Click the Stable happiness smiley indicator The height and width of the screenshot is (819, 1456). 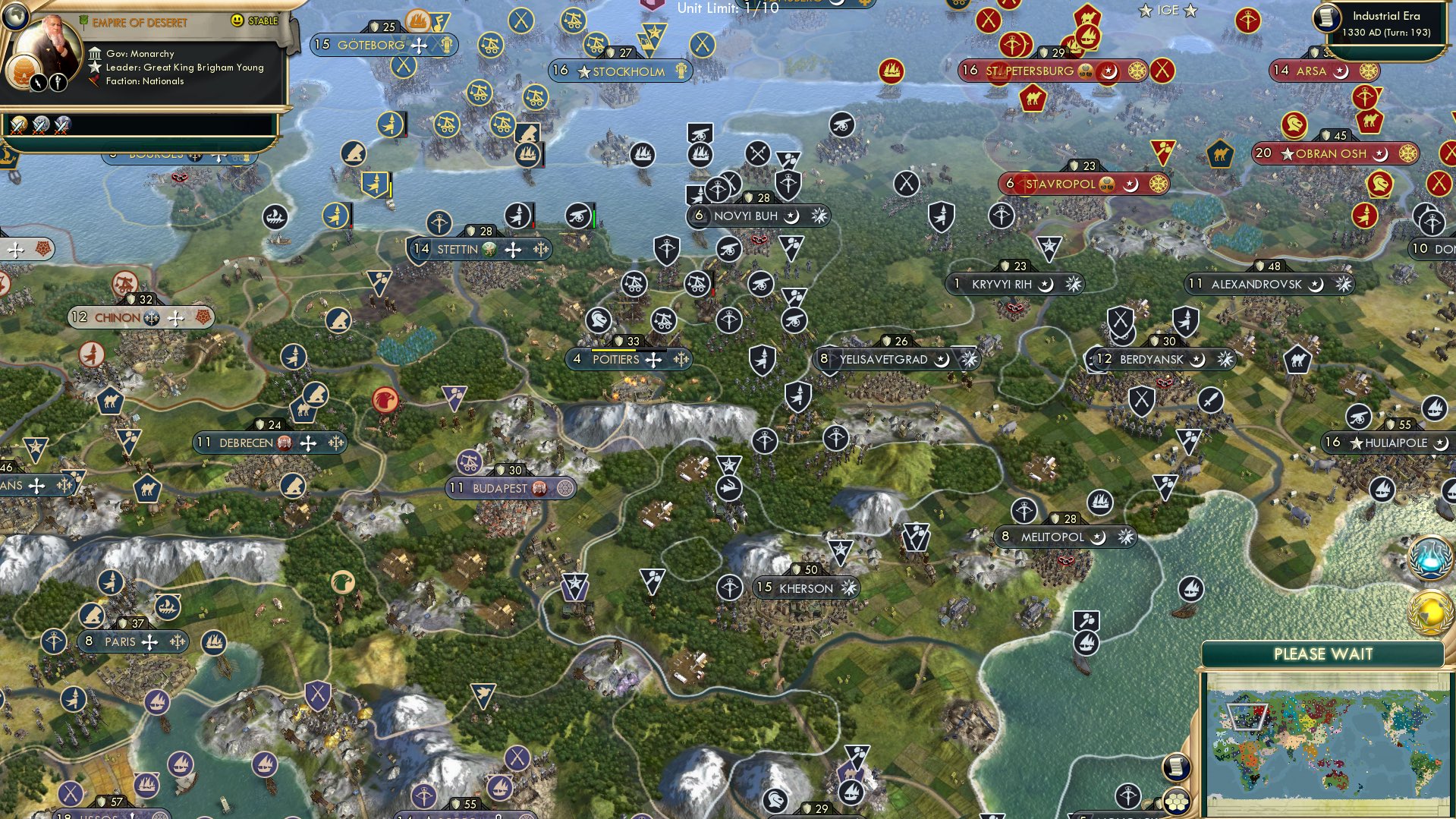(237, 21)
